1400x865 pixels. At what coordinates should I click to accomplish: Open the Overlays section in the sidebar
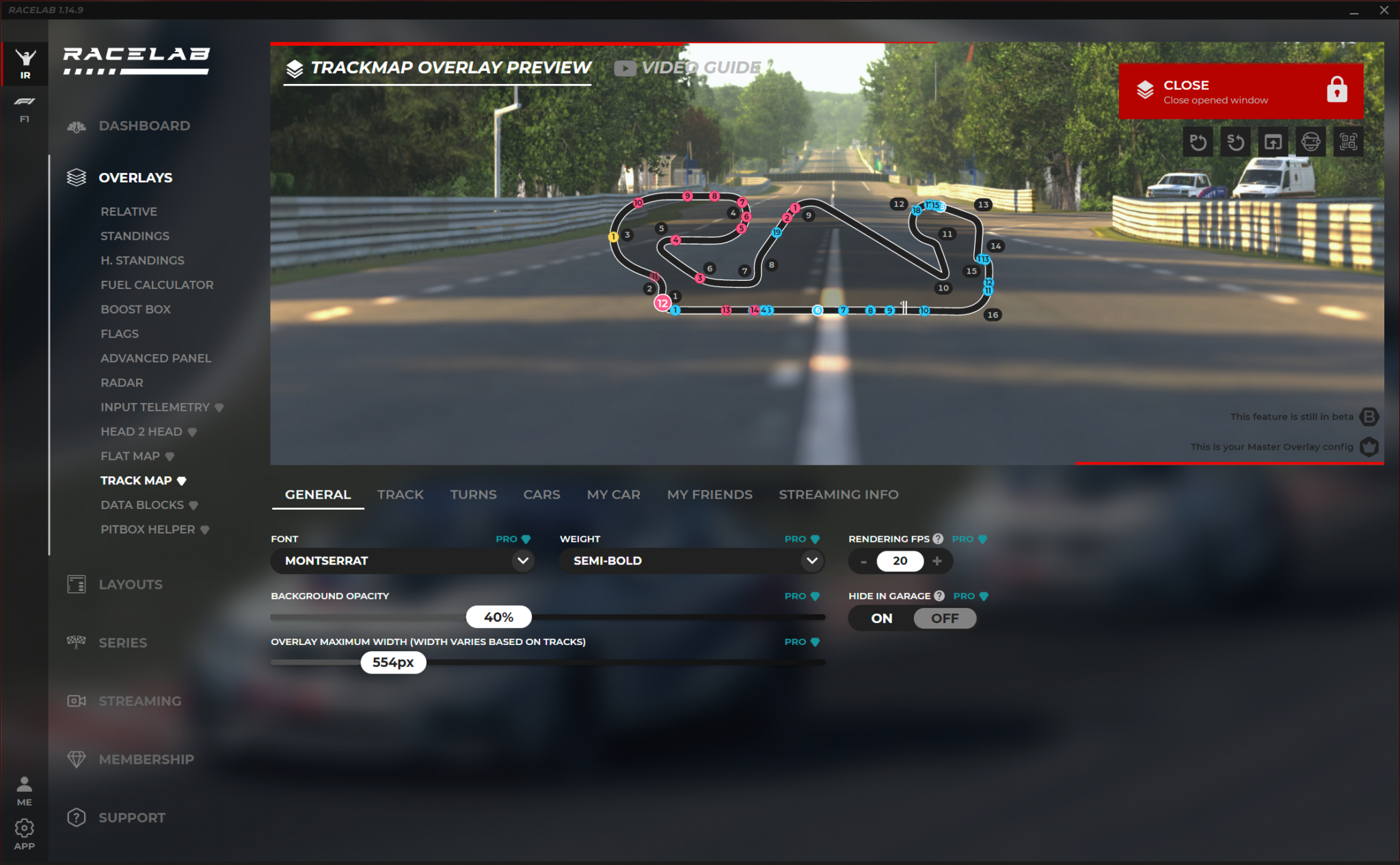(x=135, y=178)
